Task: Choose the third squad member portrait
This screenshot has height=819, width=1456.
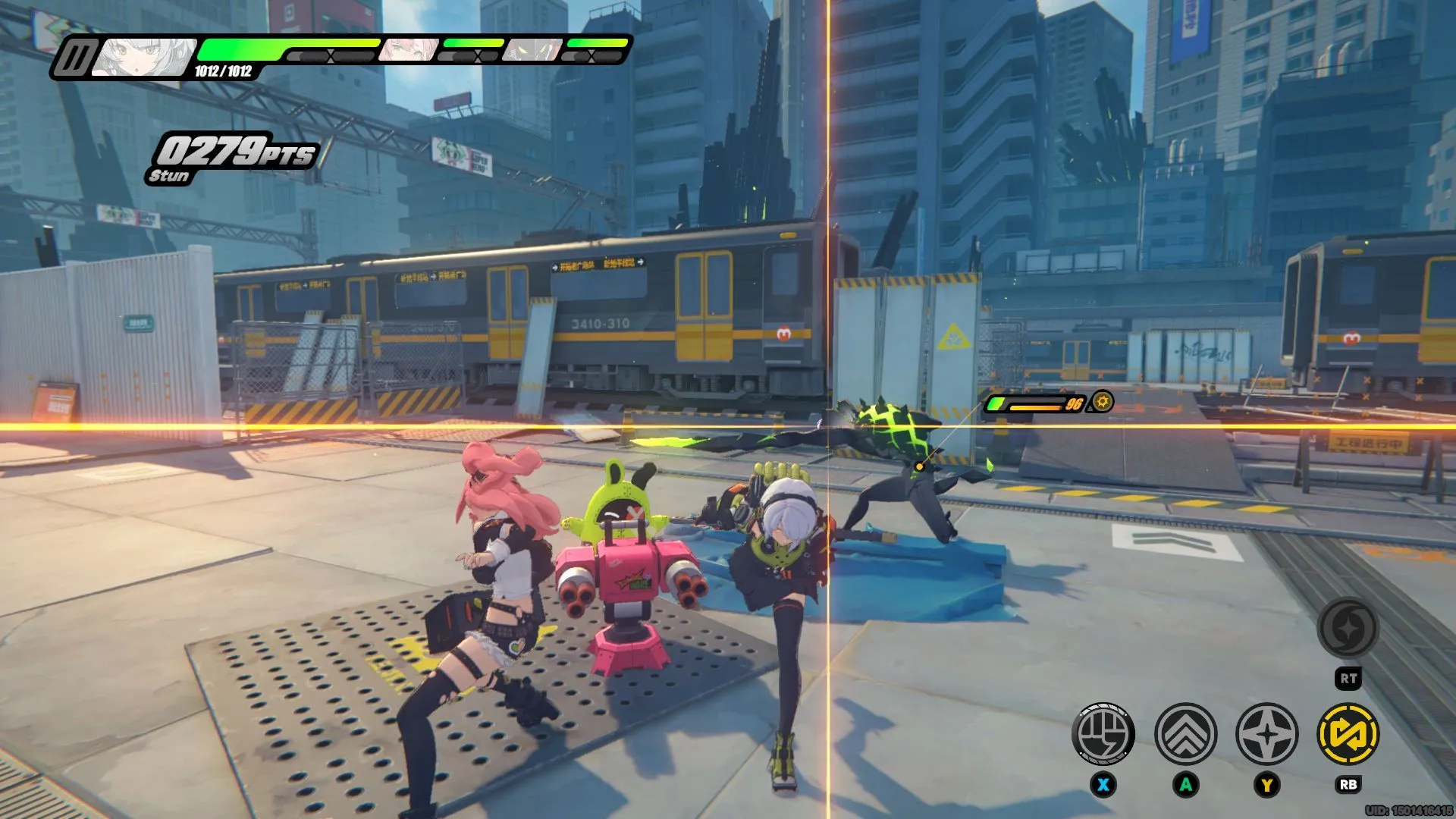Action: pyautogui.click(x=533, y=50)
